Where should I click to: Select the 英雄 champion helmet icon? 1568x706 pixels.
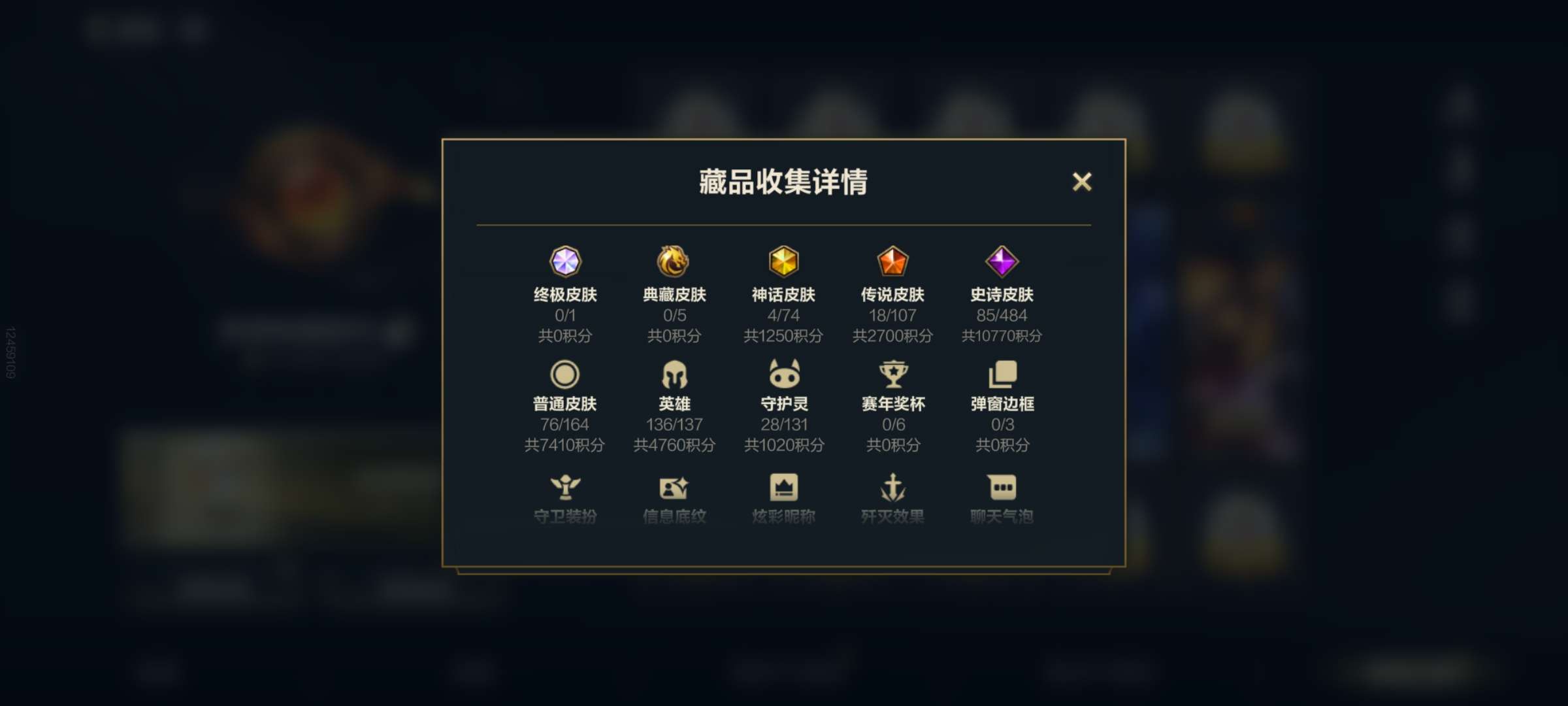676,373
